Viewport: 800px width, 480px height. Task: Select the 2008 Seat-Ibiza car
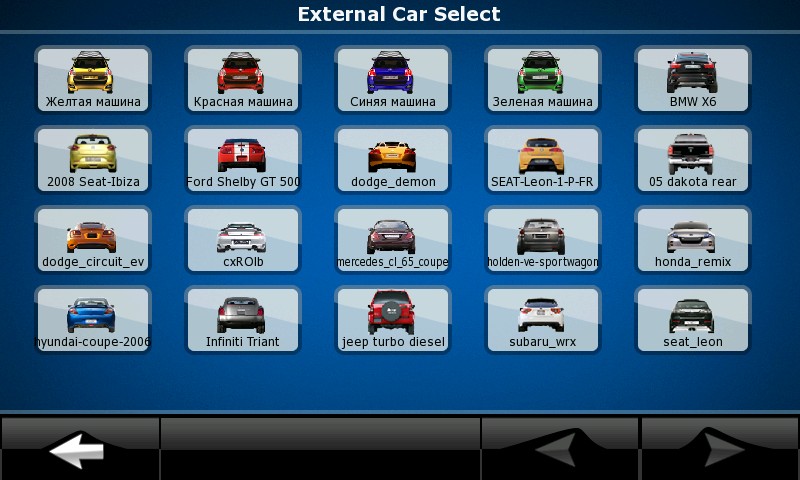93,159
